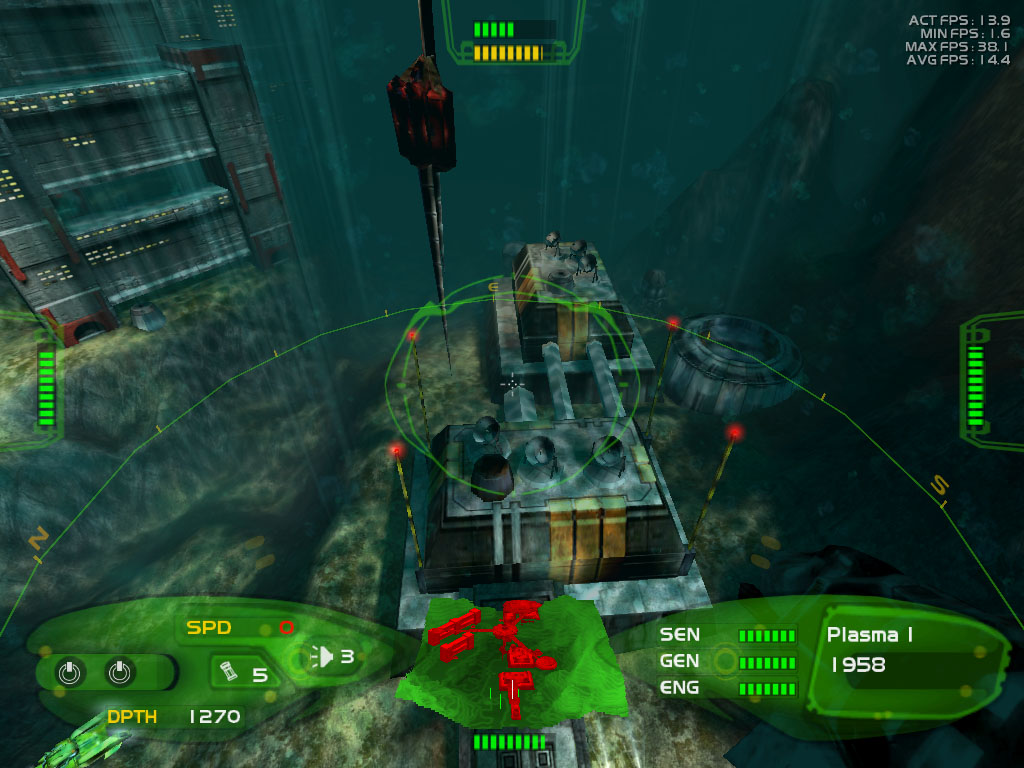Screen dimensions: 1024x768
Task: Toggle the left power button icon
Action: [69, 672]
